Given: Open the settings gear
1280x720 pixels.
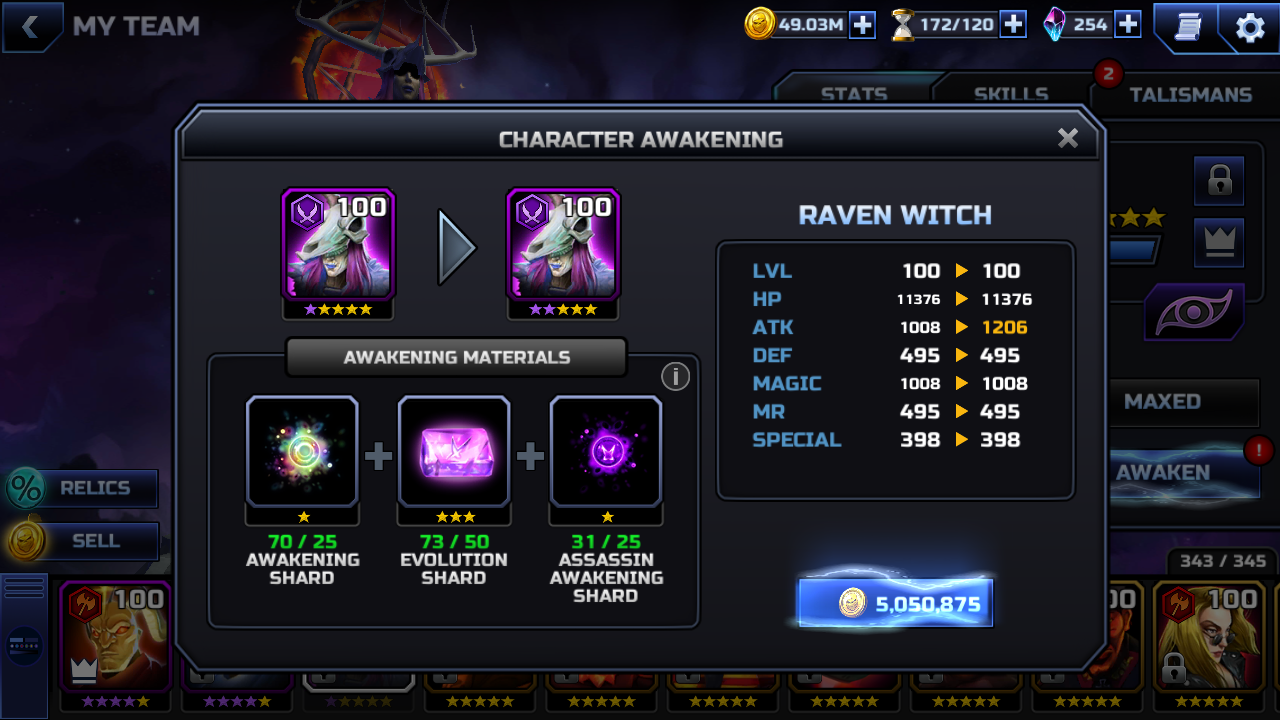Looking at the screenshot, I should (x=1250, y=27).
